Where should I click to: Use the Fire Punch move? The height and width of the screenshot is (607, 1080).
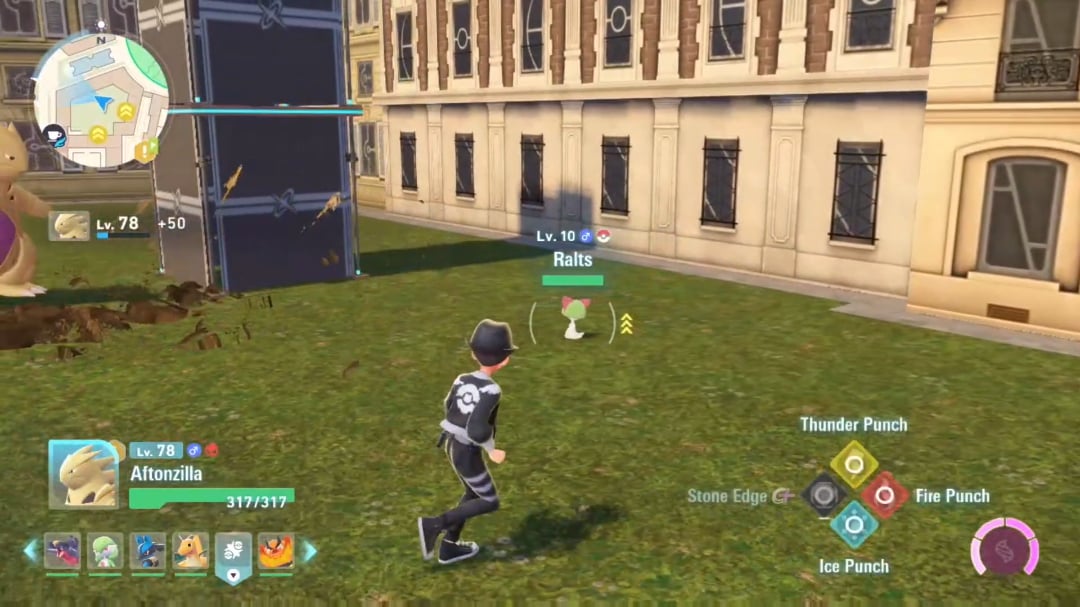click(x=884, y=495)
